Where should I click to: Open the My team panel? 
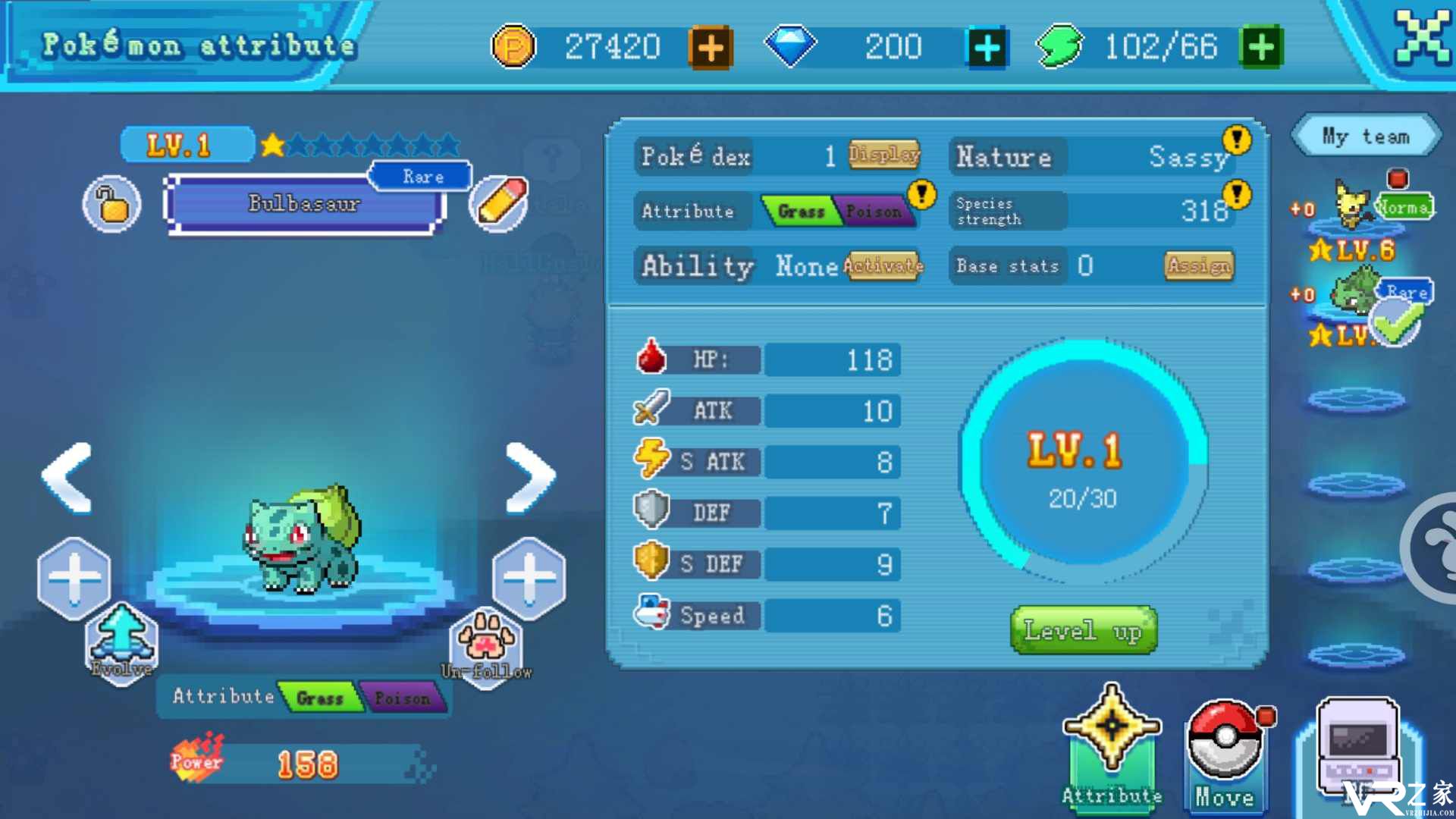tap(1365, 136)
